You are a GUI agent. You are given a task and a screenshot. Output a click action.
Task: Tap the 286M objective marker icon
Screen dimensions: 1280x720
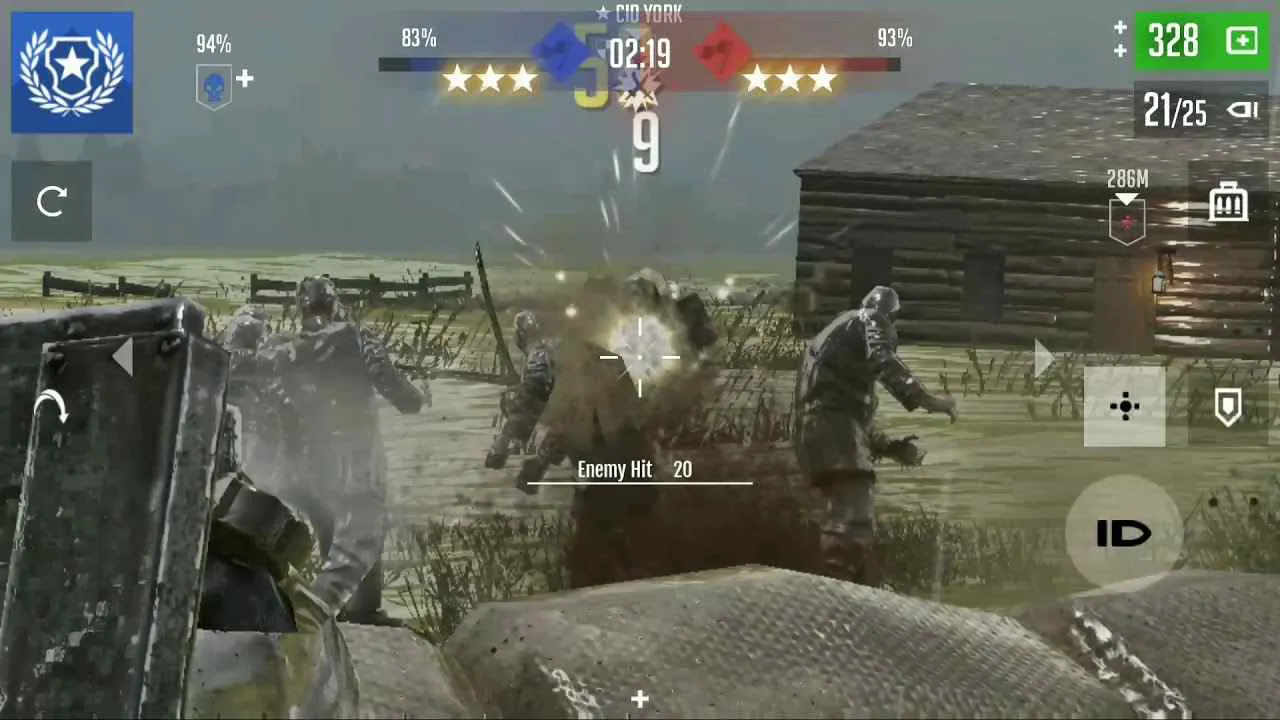point(1126,198)
